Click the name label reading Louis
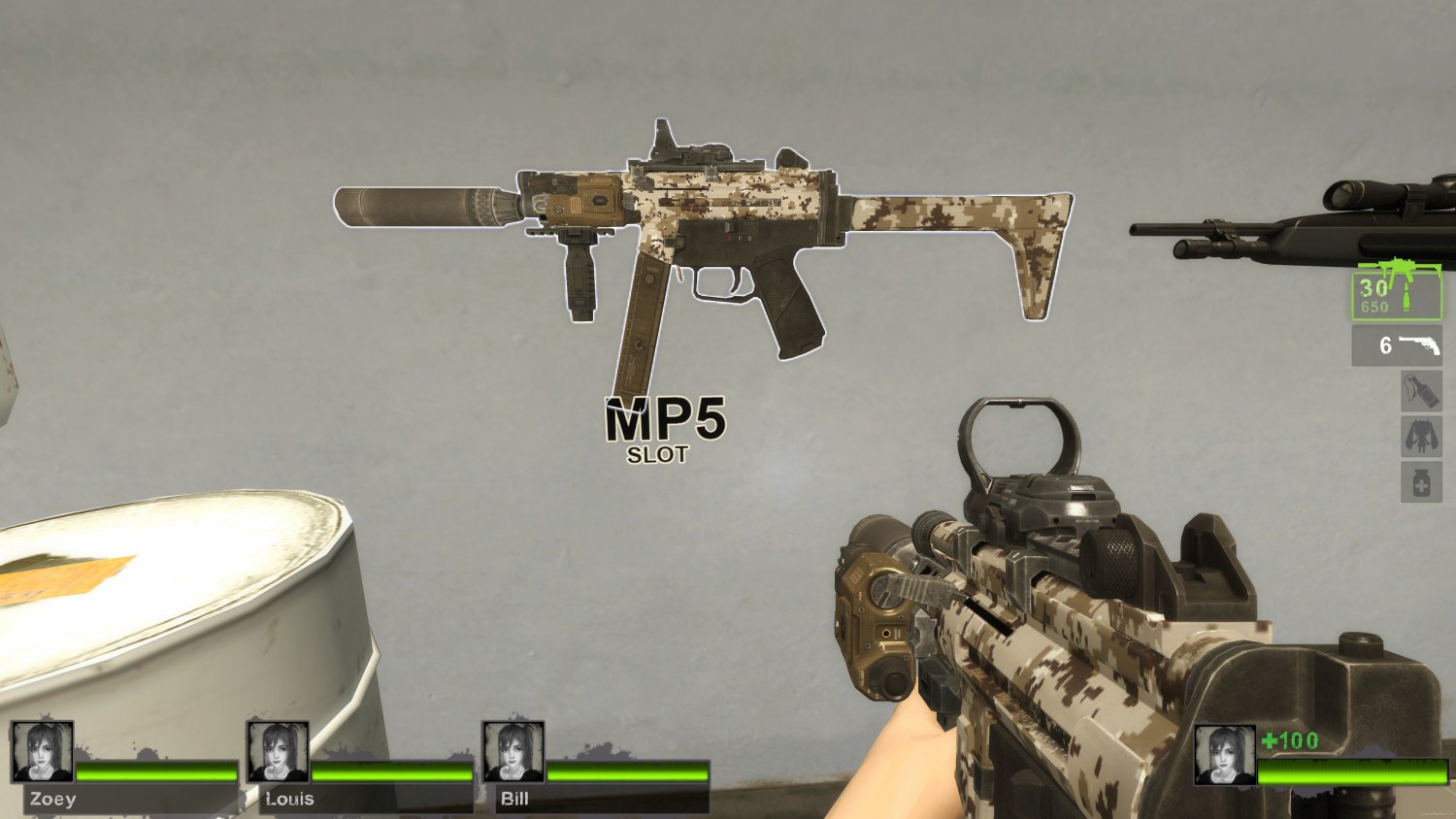Viewport: 1456px width, 819px height. pyautogui.click(x=288, y=800)
